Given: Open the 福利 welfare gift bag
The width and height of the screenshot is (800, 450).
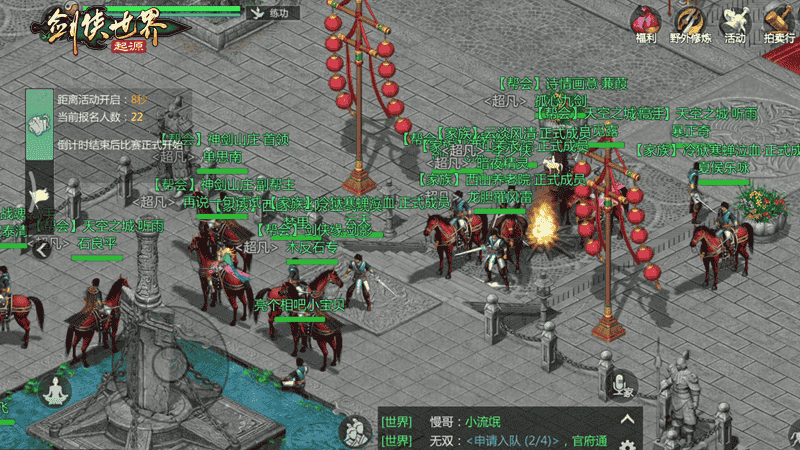Looking at the screenshot, I should coord(643,22).
